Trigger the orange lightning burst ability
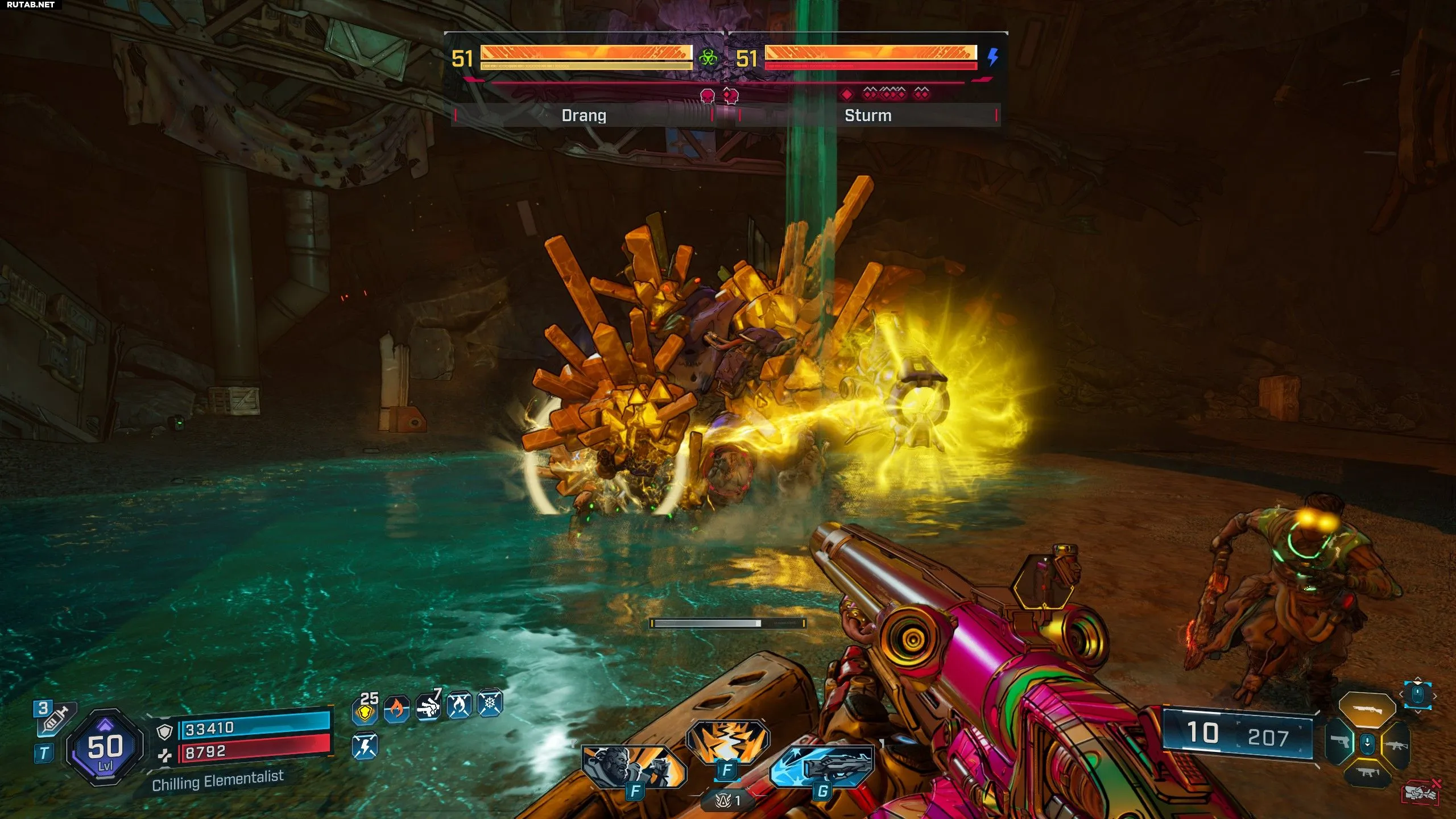 point(727,741)
